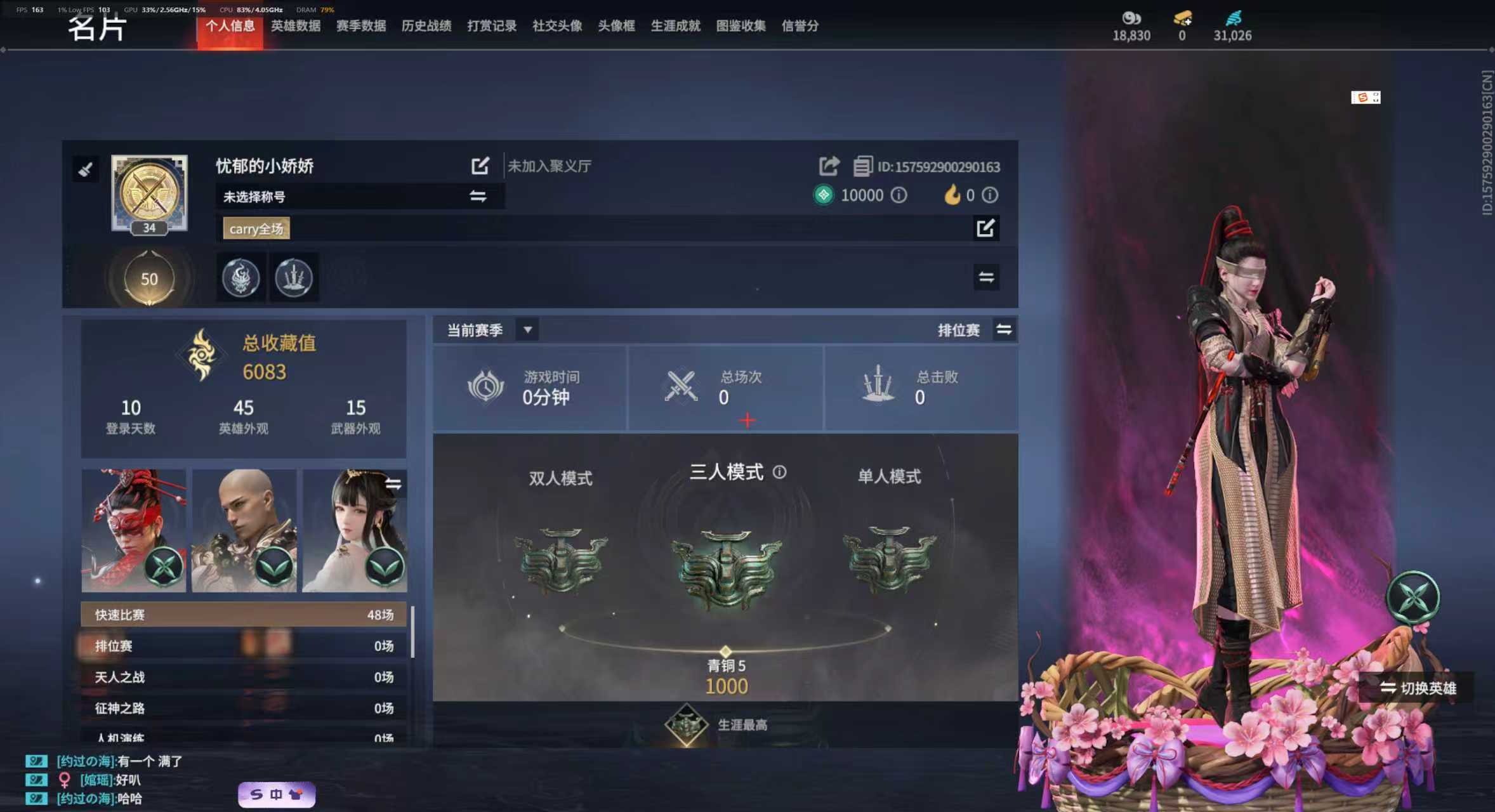Copy the player ID number
The image size is (1495, 812).
[862, 167]
